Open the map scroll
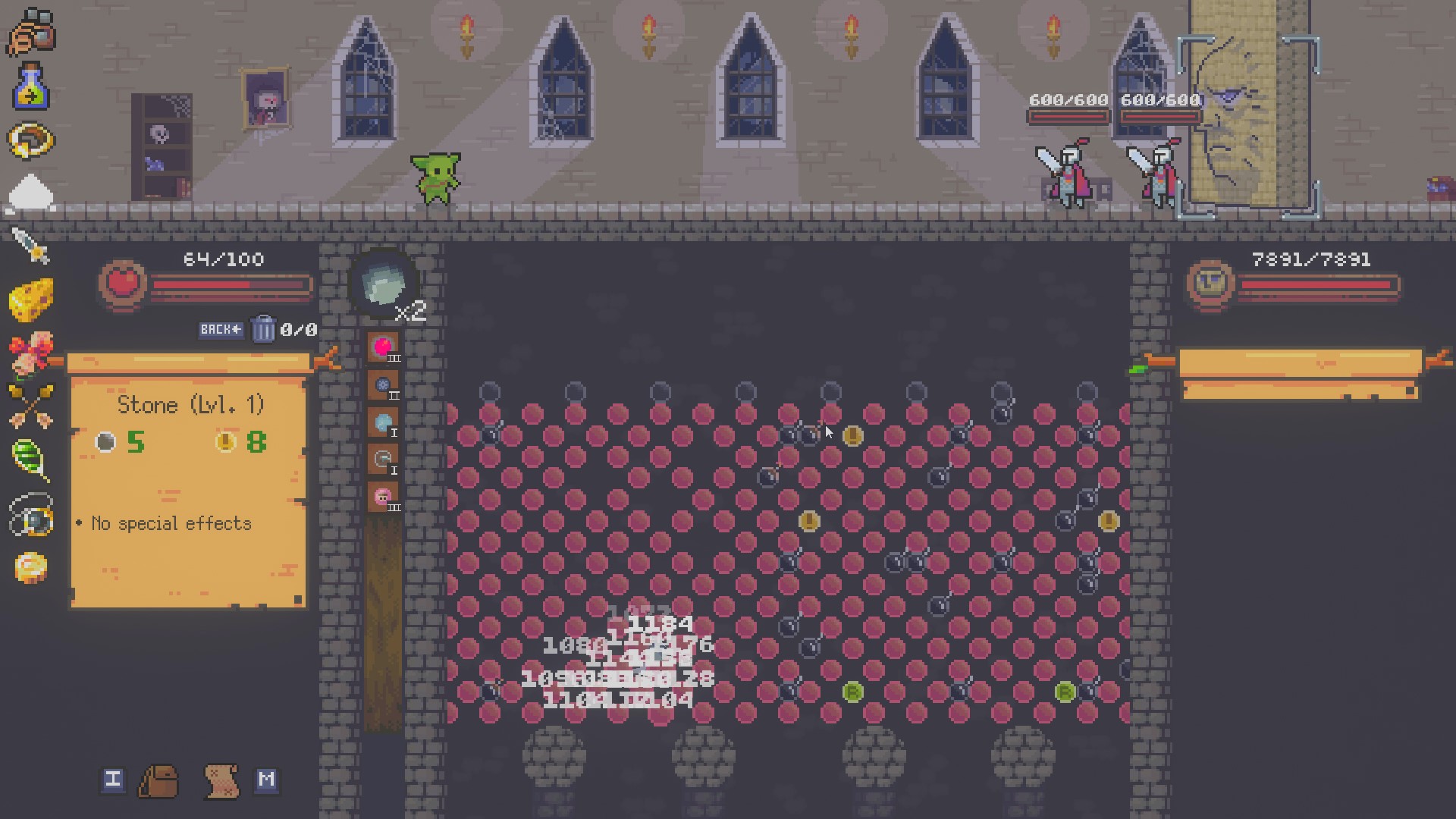The image size is (1456, 819). [221, 780]
